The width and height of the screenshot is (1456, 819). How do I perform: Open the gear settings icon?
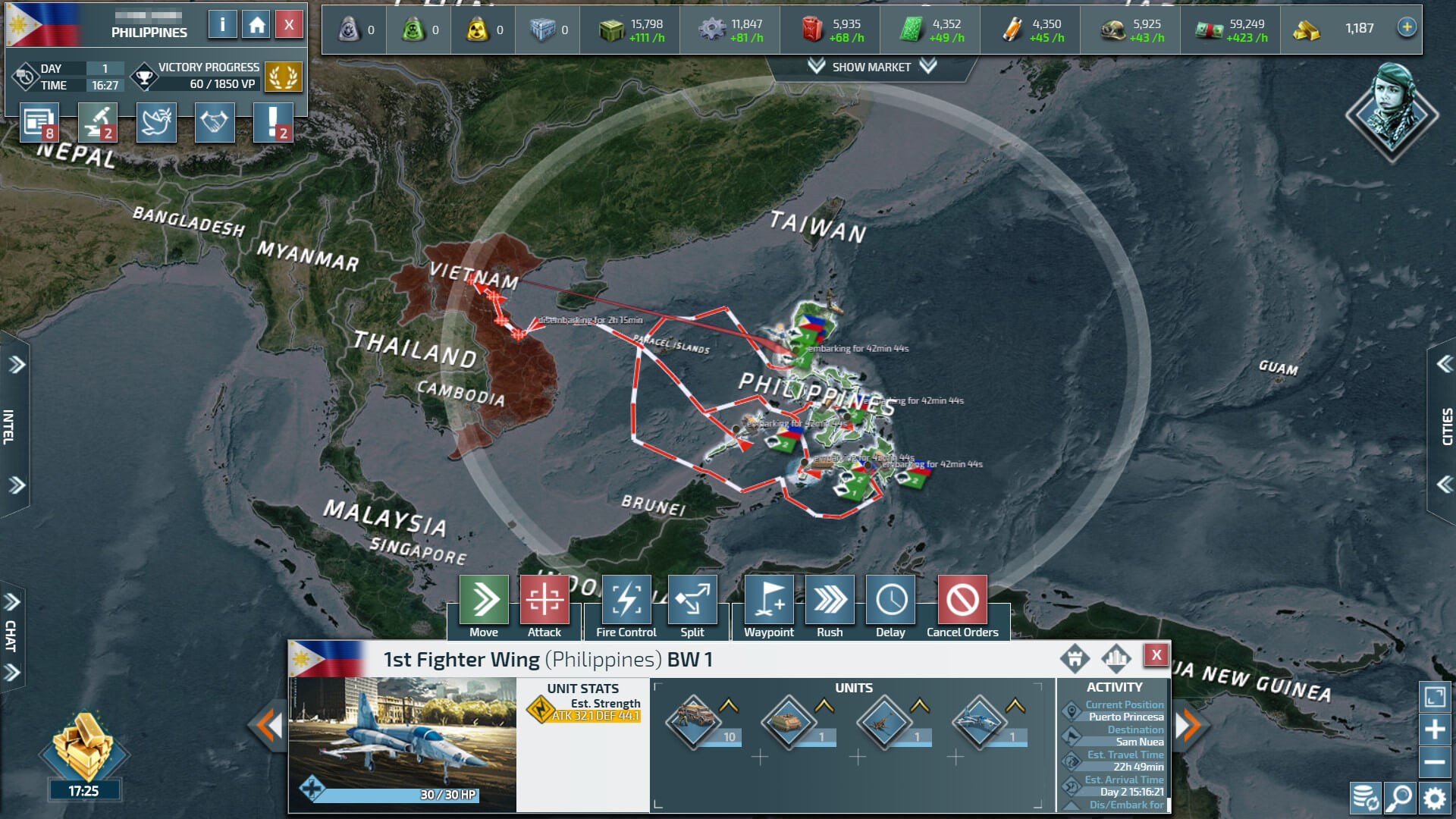pos(1434,798)
